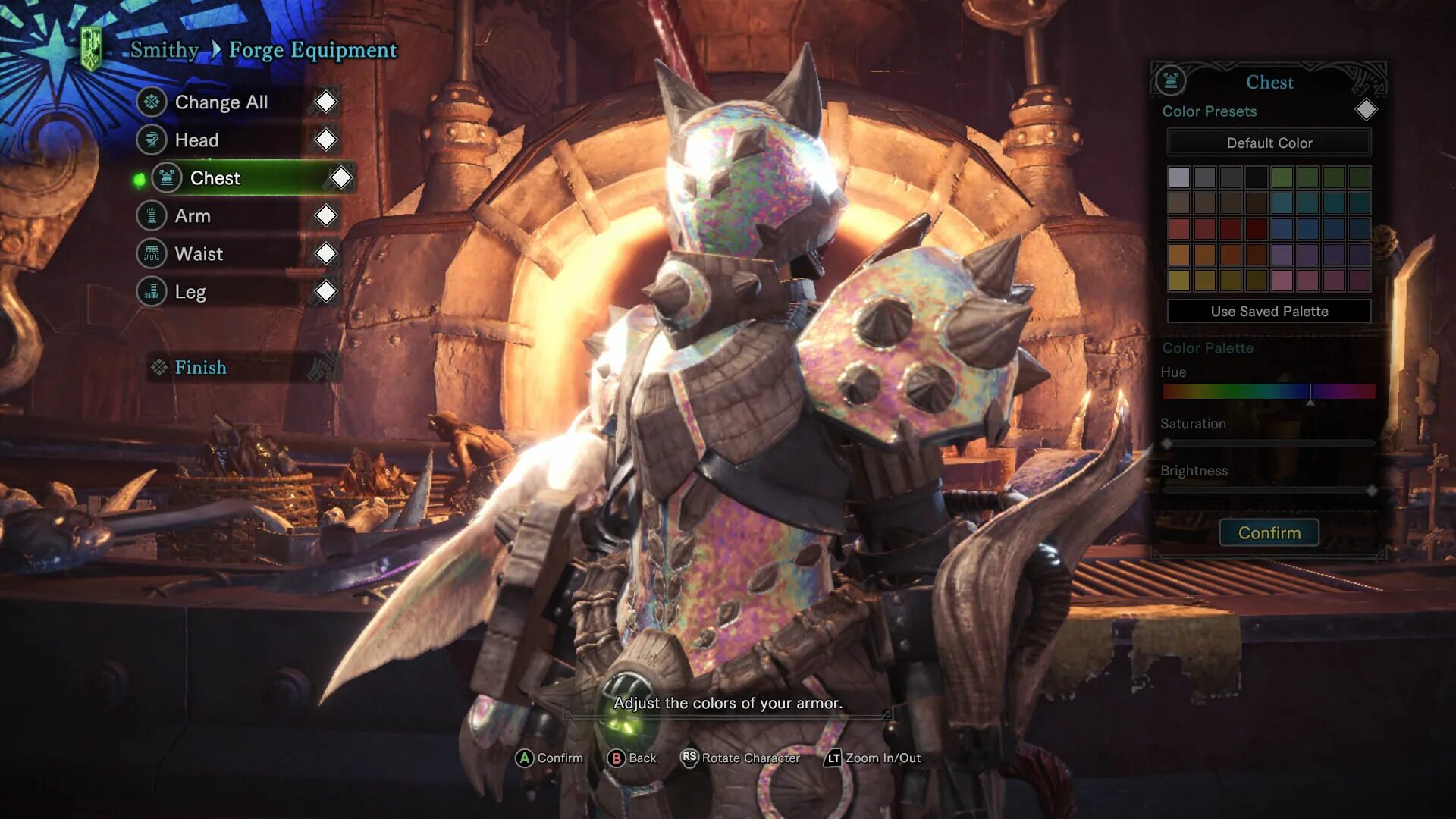Pick the light gray preset swatch
Screen dimensions: 1456x819
tap(1178, 177)
